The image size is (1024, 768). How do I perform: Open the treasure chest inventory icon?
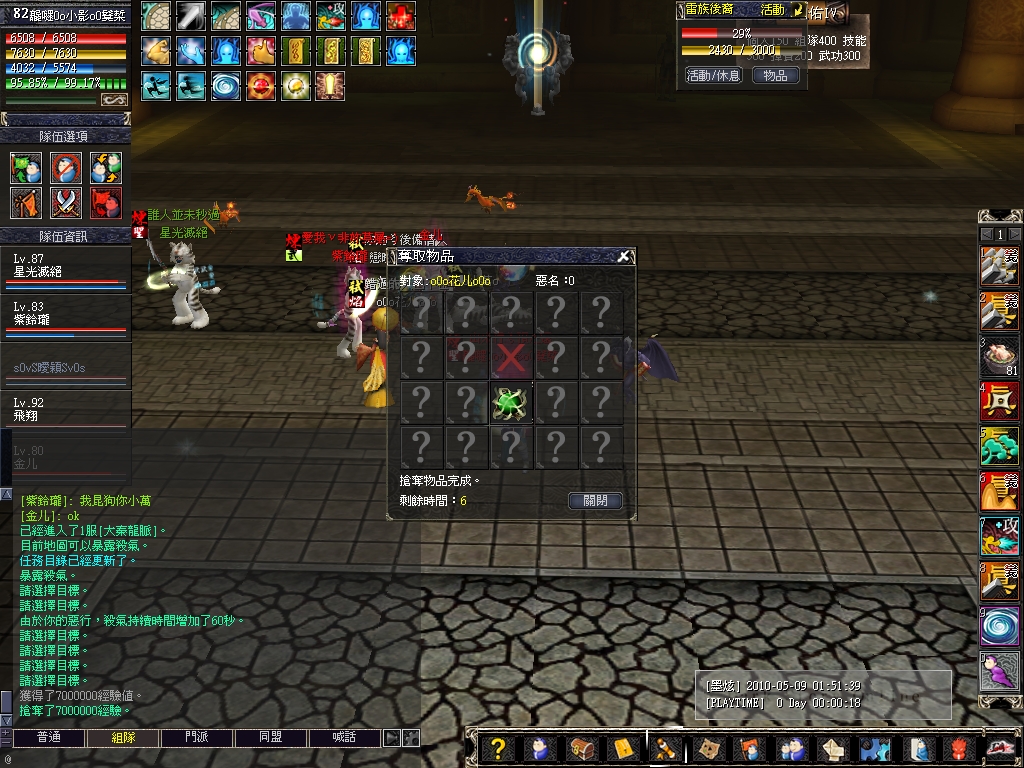coord(581,749)
